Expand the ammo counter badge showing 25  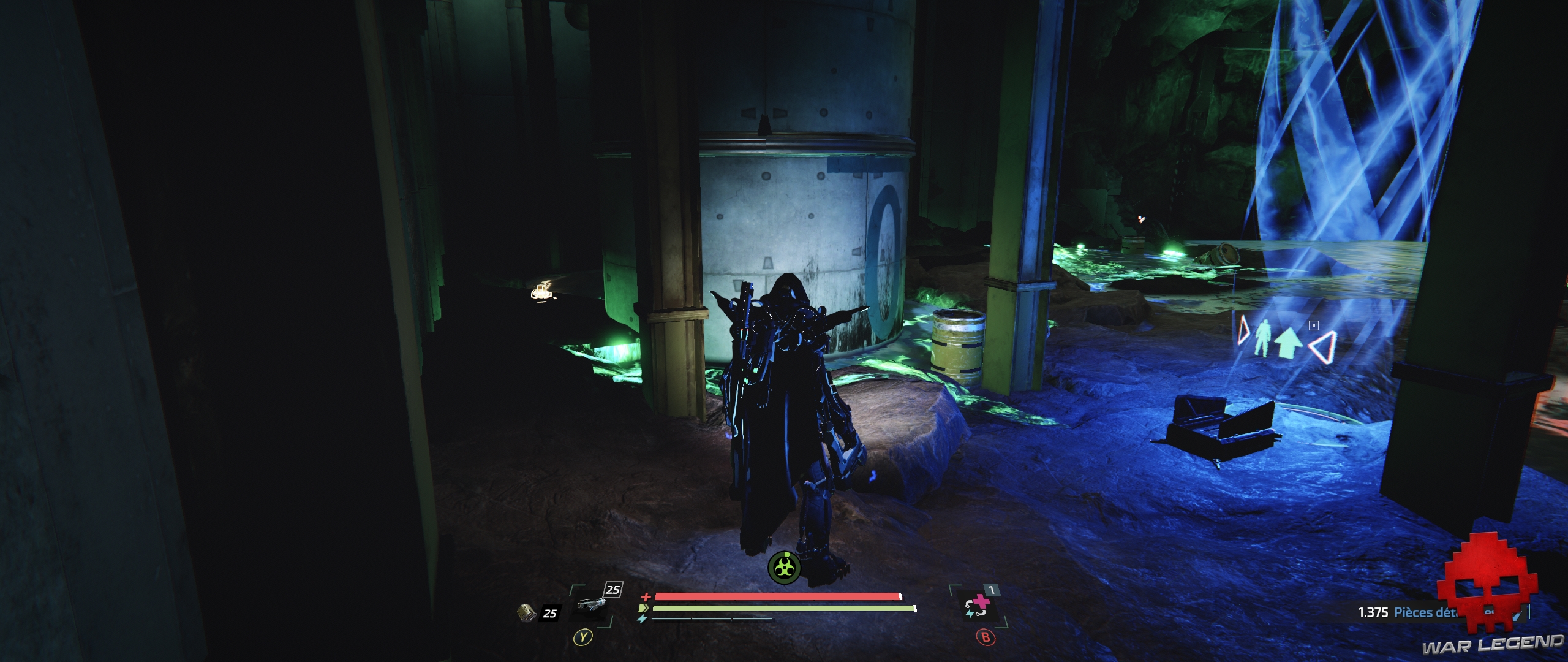[x=550, y=613]
